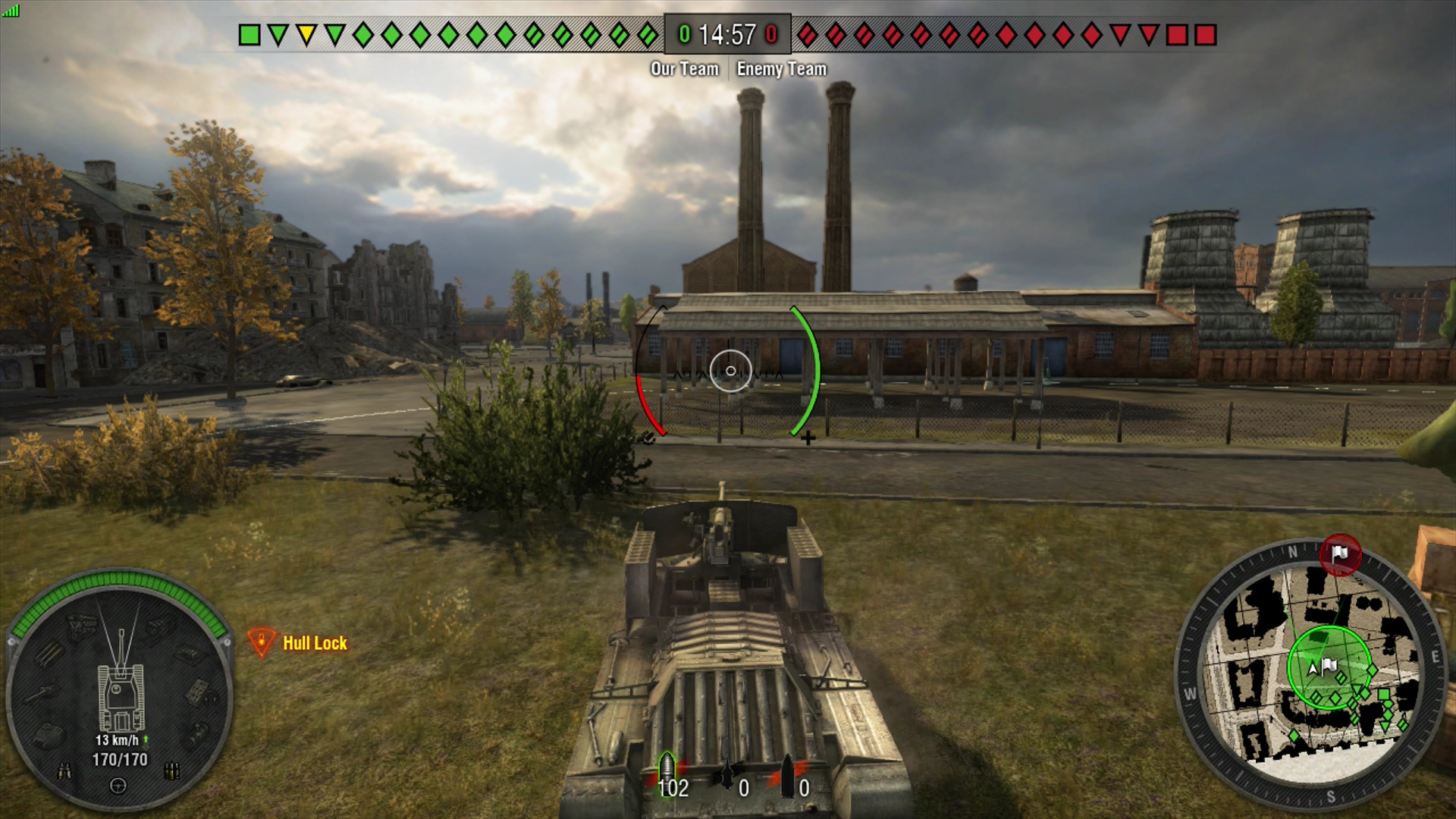
Task: Click the binoculars icon on the tank panel
Action: coord(64,771)
